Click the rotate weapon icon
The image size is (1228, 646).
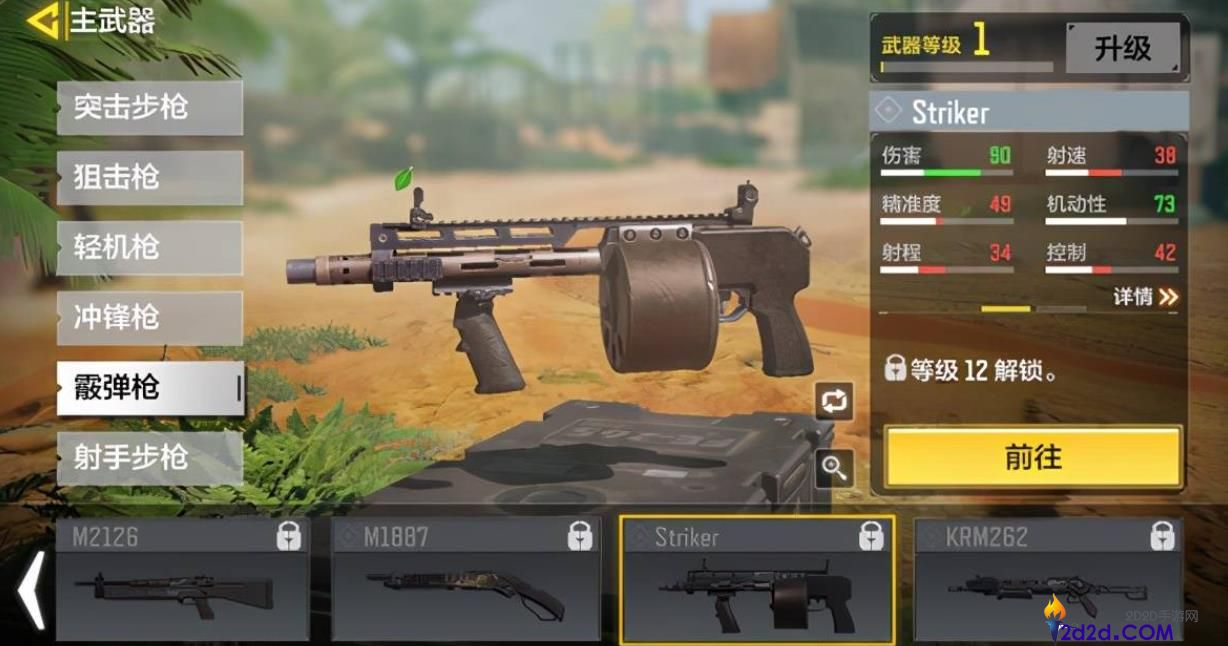834,401
